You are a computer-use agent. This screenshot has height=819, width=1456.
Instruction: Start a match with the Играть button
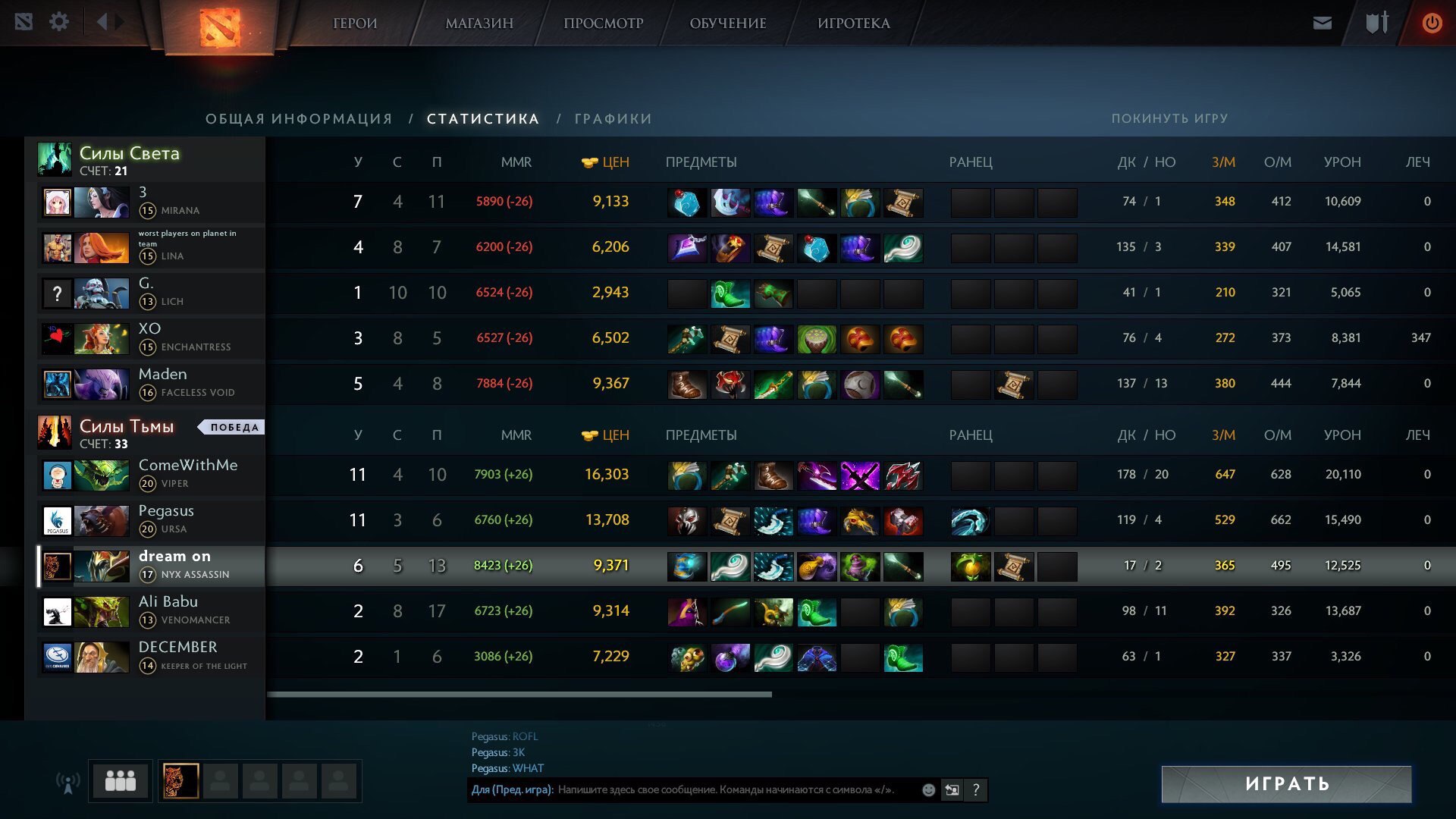[x=1286, y=784]
